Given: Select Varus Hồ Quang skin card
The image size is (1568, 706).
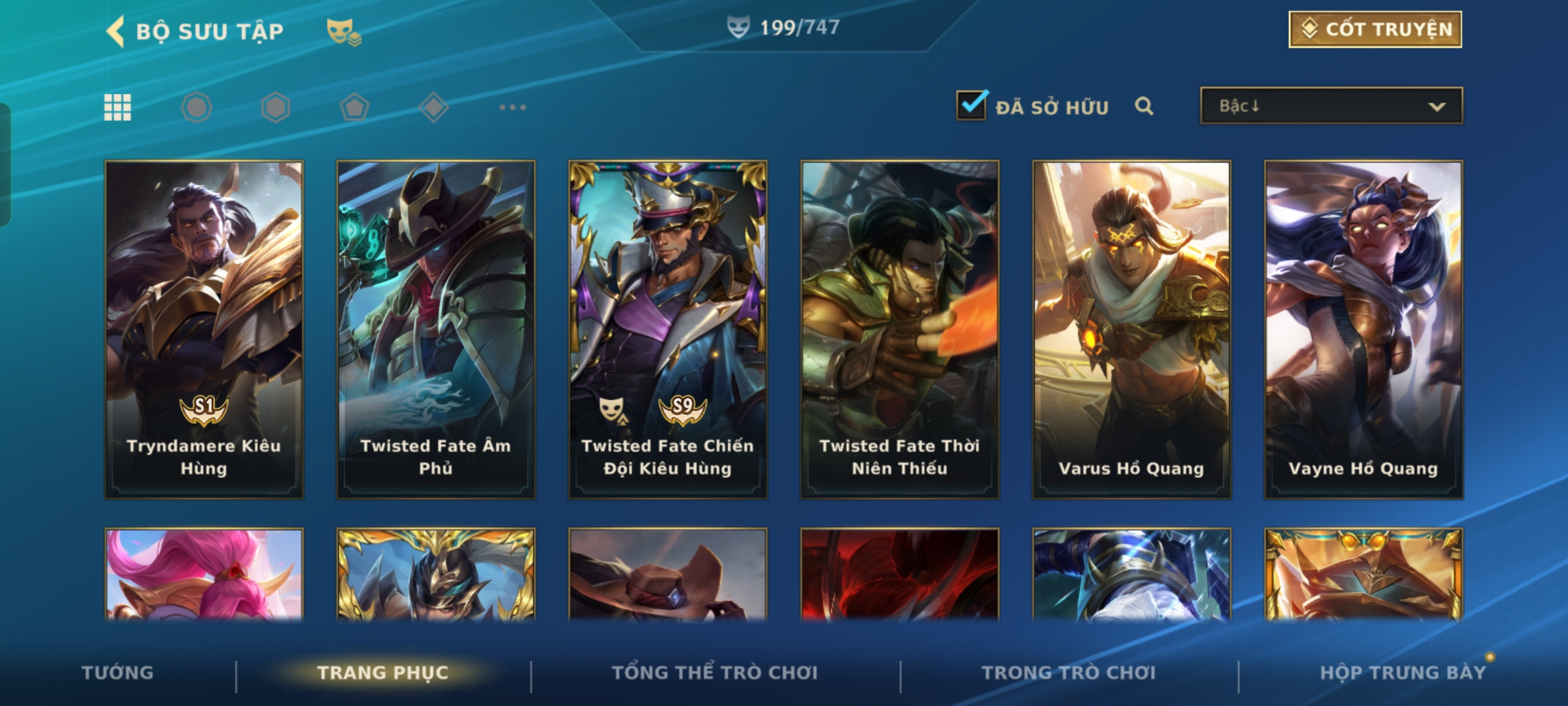Looking at the screenshot, I should coord(1132,329).
